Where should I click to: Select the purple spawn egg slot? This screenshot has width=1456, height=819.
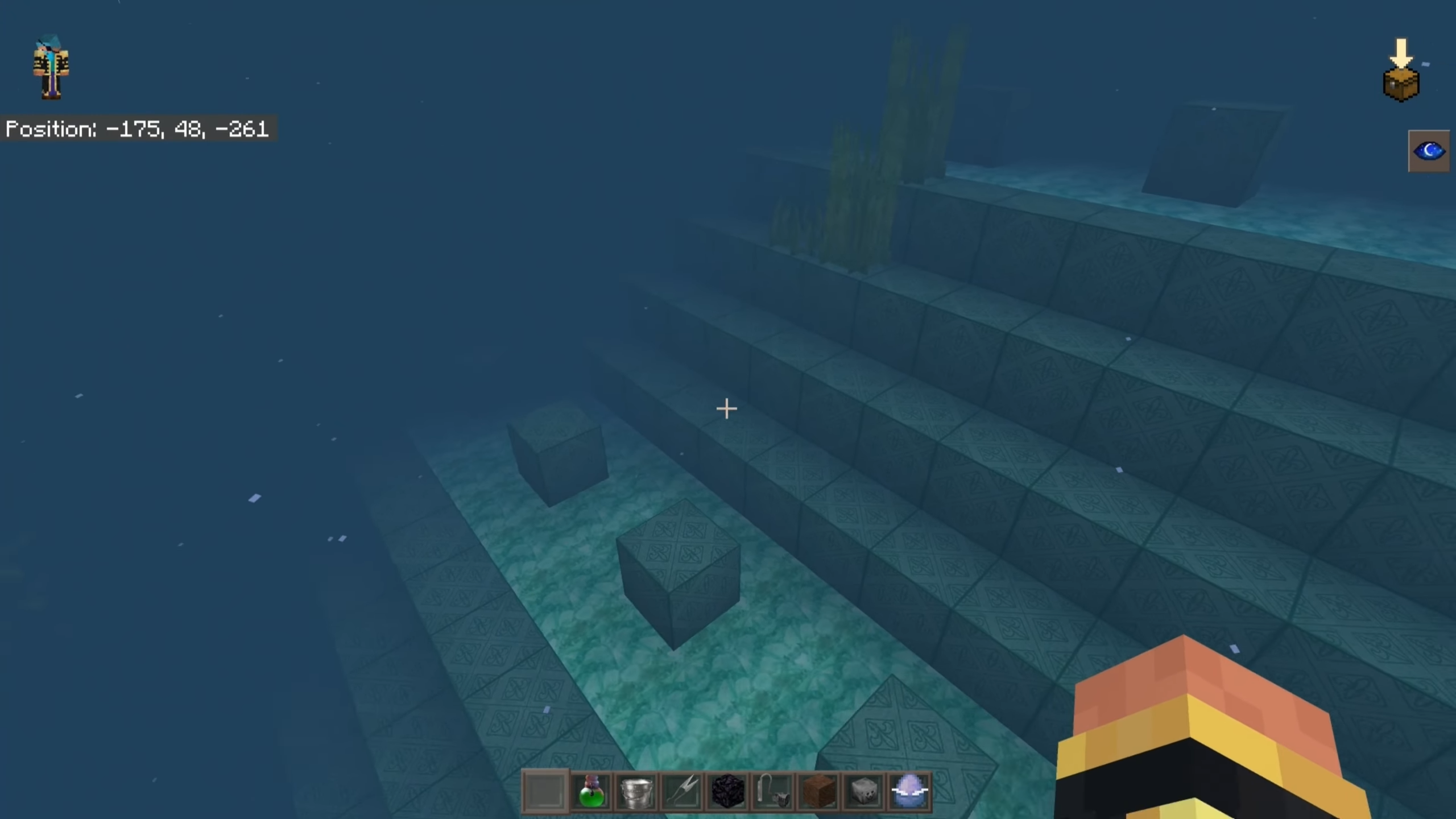tap(909, 791)
